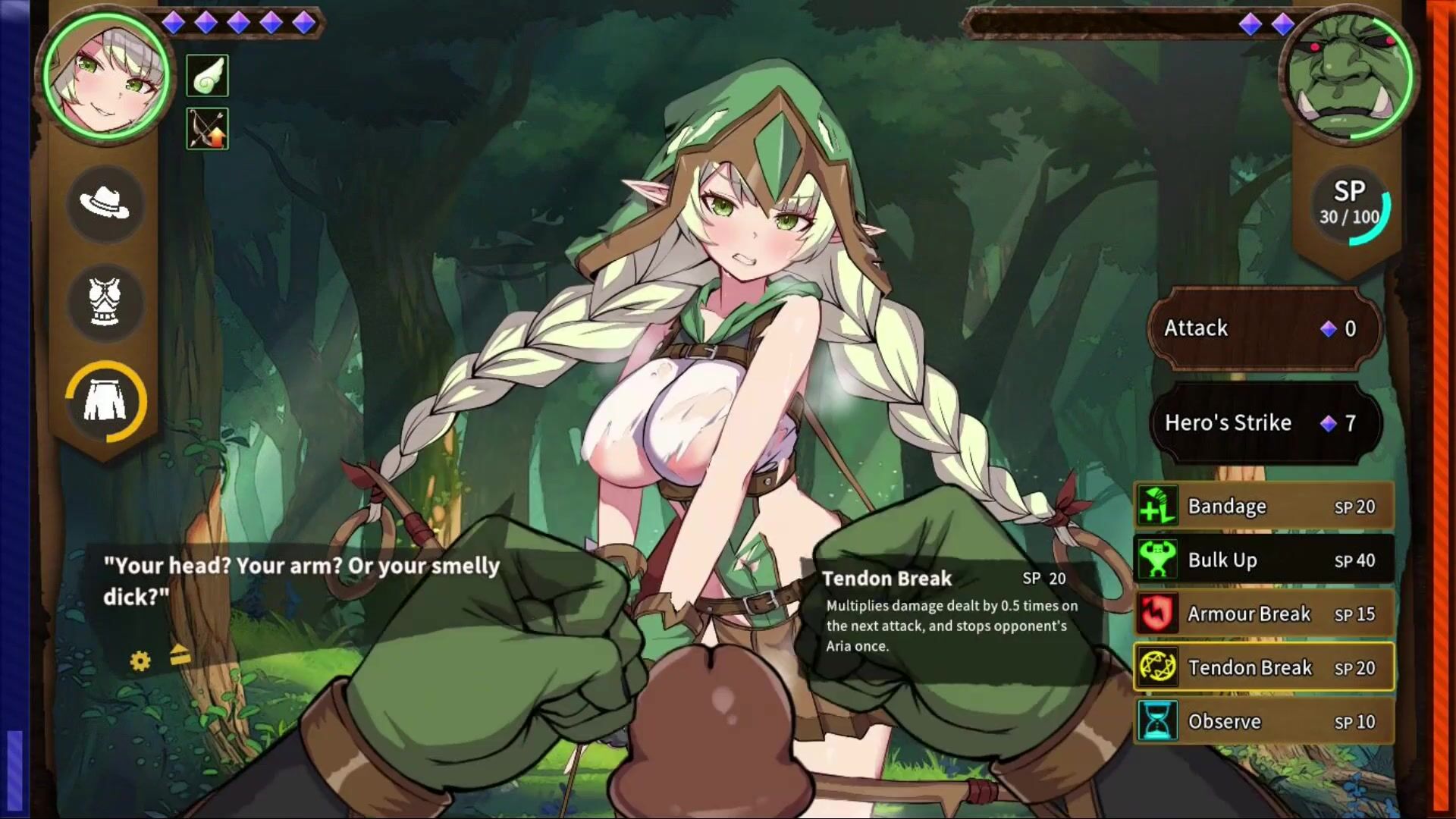The height and width of the screenshot is (819, 1456).
Task: Select the skirt equipment icon
Action: (x=105, y=401)
